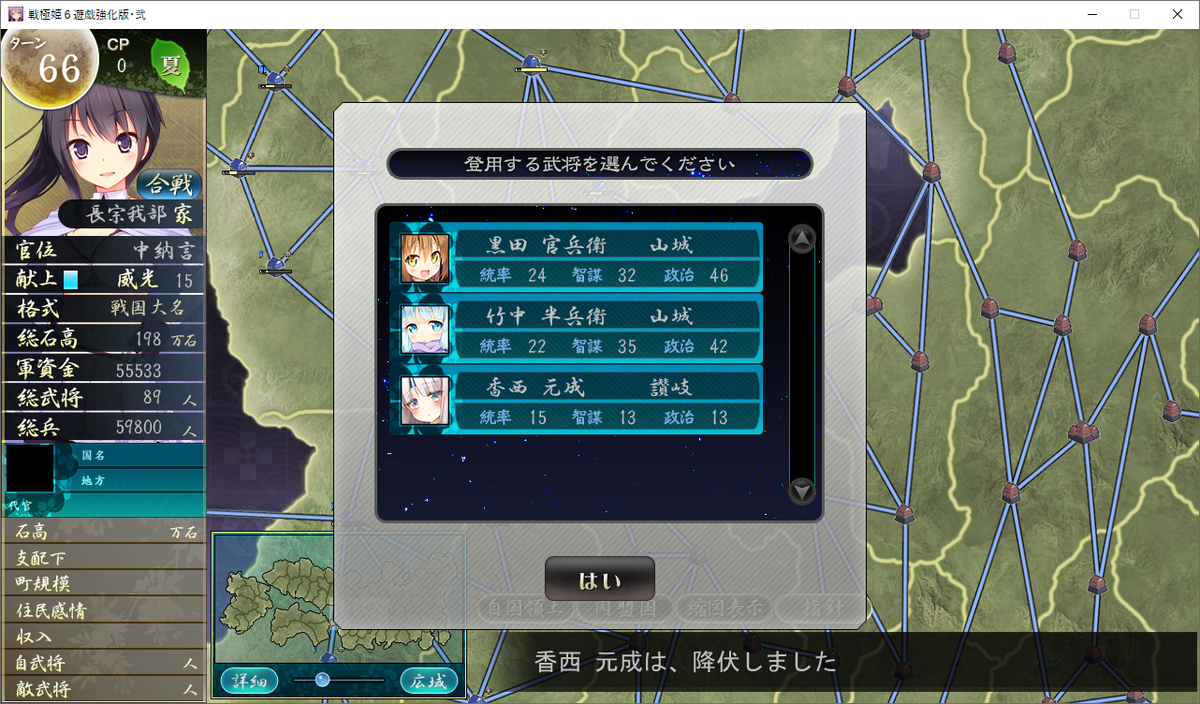The width and height of the screenshot is (1200, 704).
Task: Click the 合戦 button
Action: [x=169, y=184]
